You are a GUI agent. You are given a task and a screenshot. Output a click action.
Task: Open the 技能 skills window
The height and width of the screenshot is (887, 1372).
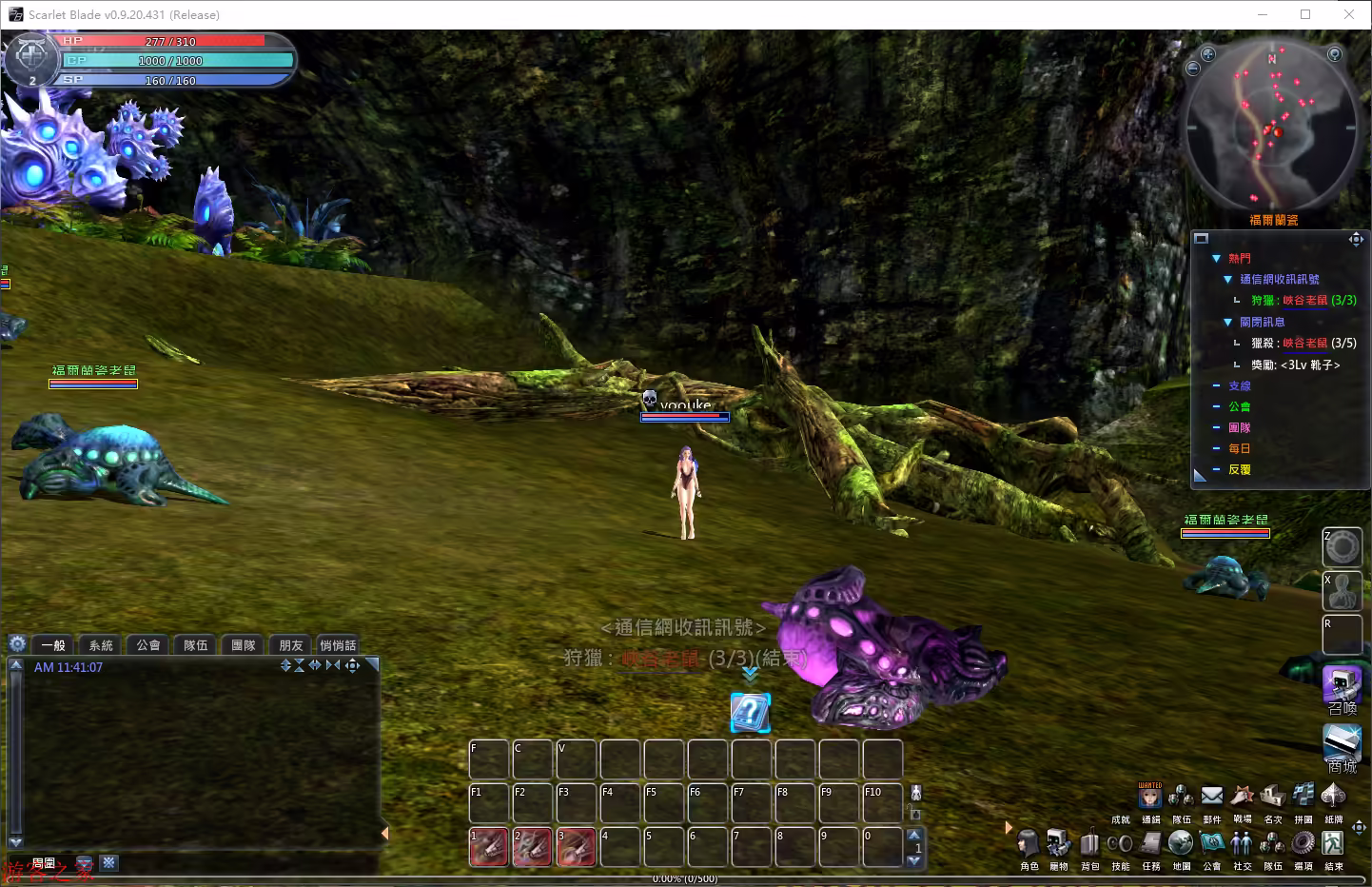[1120, 844]
